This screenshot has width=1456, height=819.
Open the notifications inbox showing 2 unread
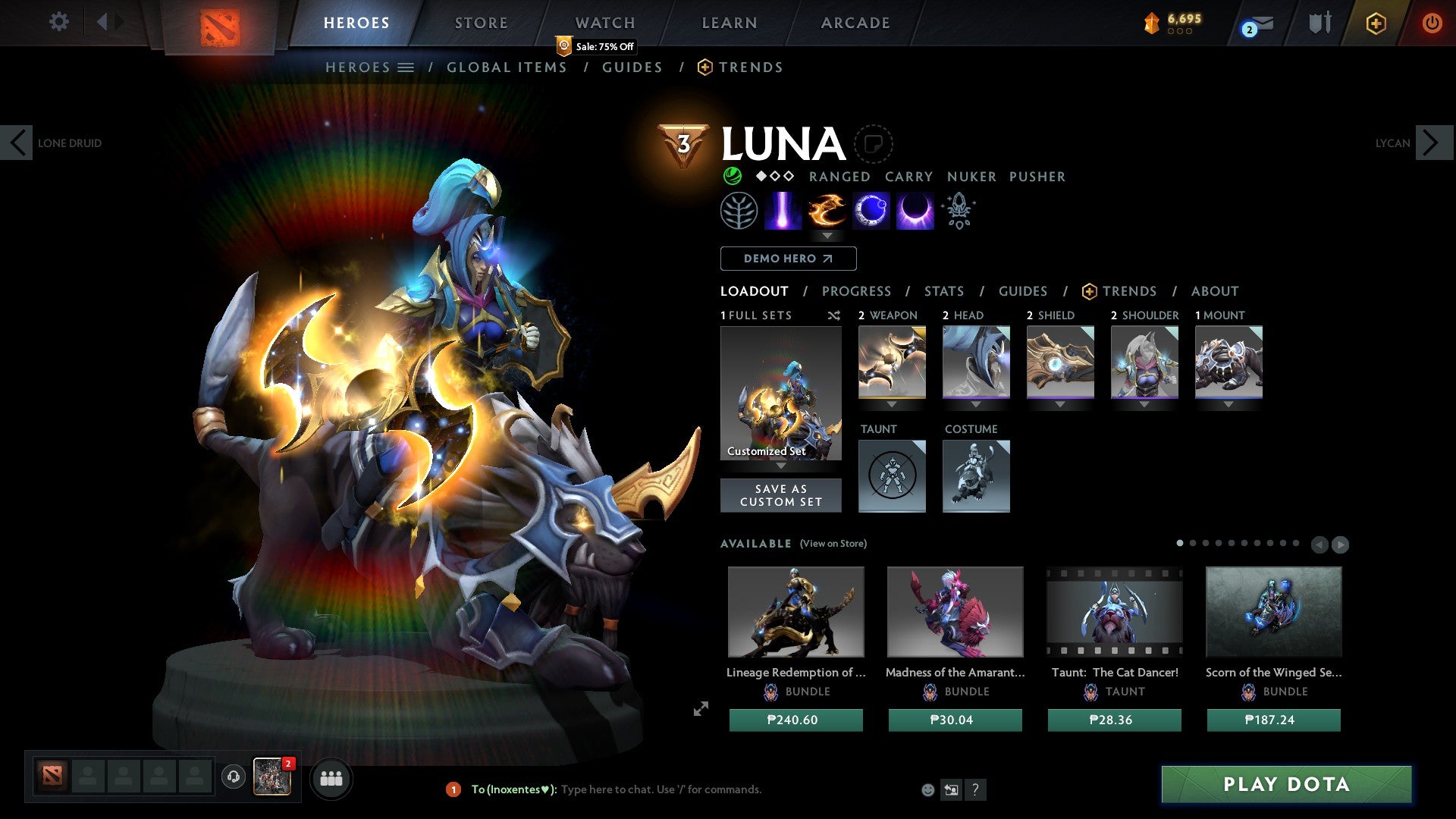click(1253, 24)
